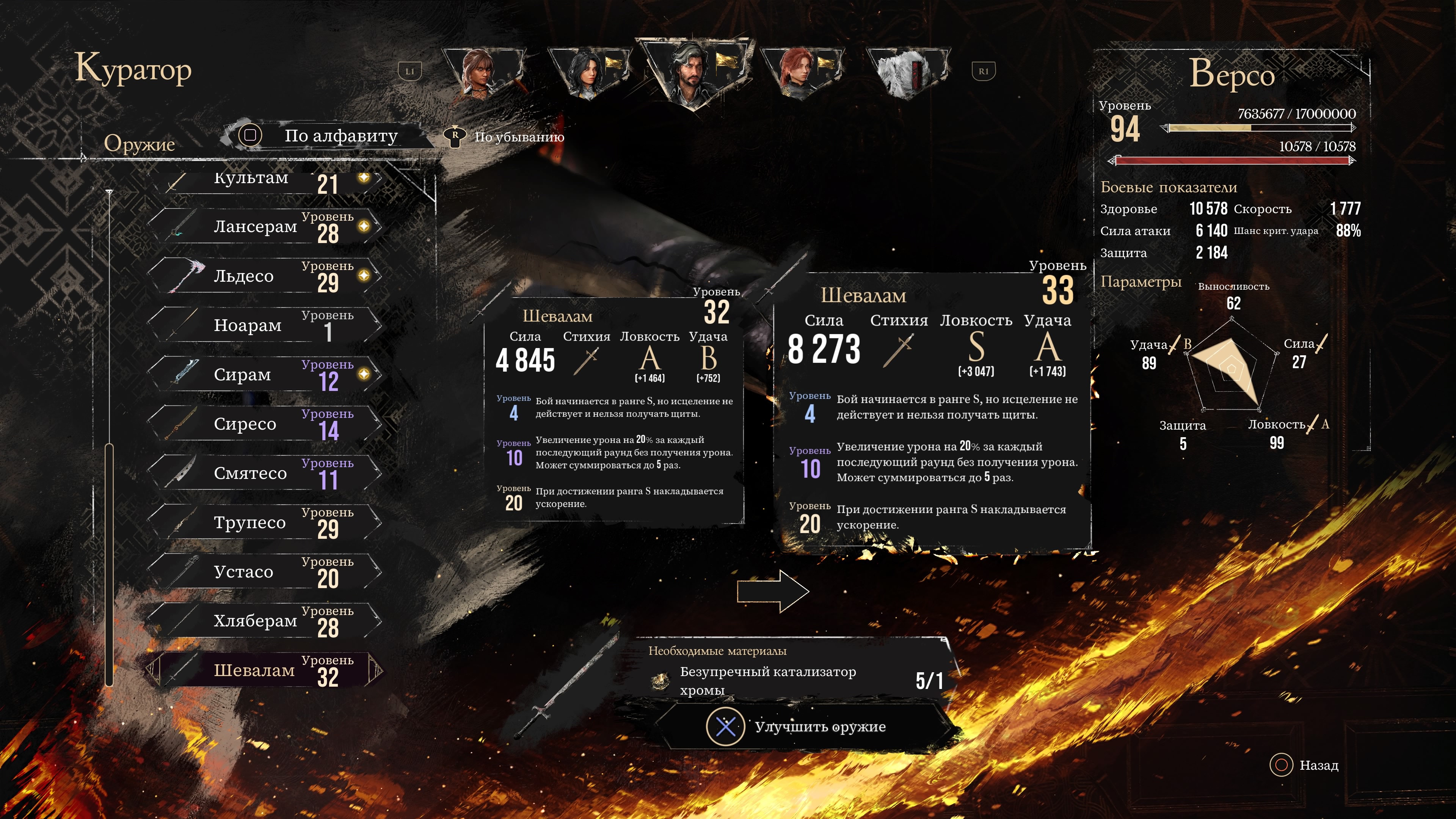
Task: Toggle the По убыванию sort order
Action: click(x=506, y=137)
